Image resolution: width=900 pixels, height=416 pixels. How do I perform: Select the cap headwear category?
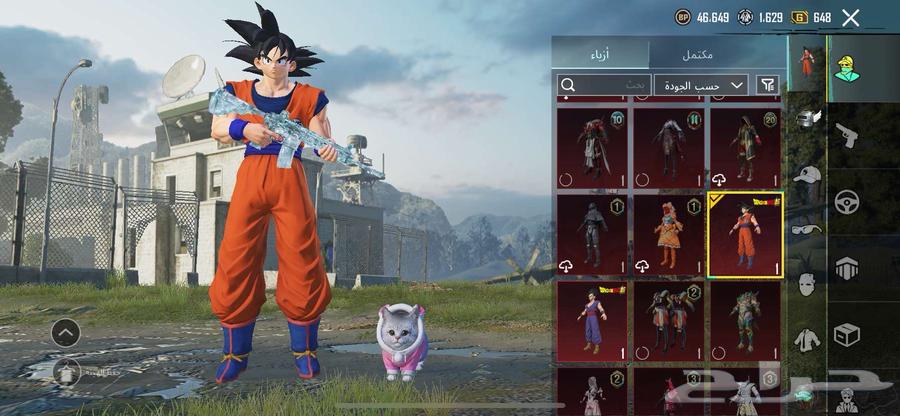806,174
